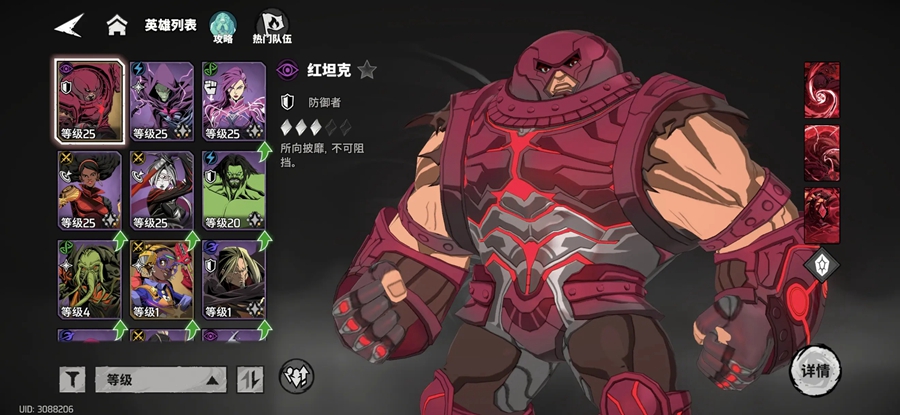Select the red Juggernaut hero card
Viewport: 900px width, 415px height.
click(x=89, y=99)
